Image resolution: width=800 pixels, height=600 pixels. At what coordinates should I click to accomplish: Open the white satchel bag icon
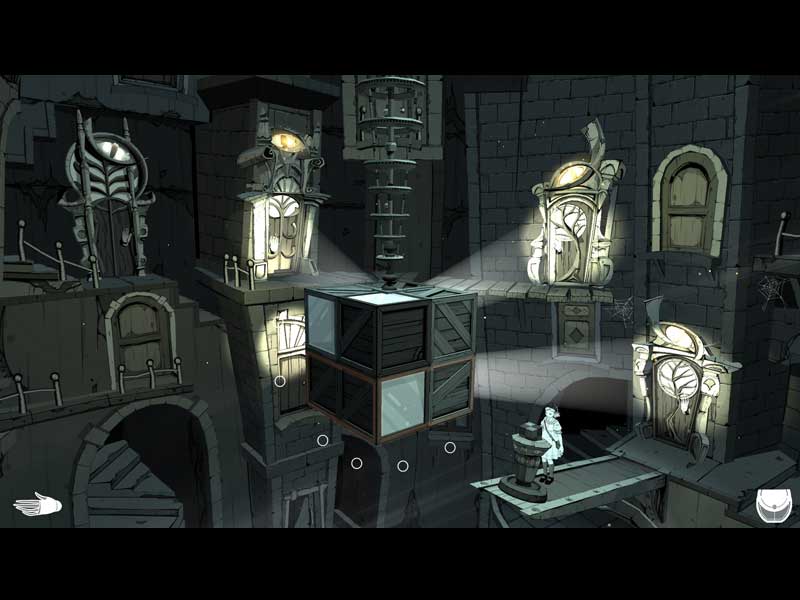773,503
